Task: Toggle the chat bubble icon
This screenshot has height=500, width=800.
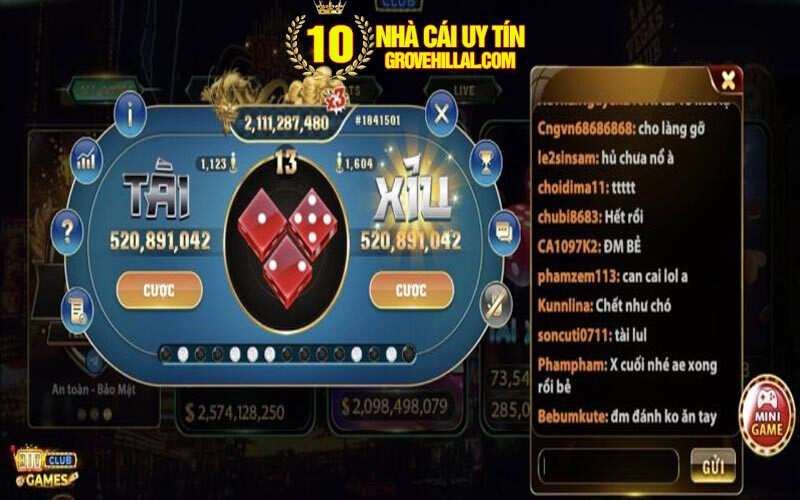Action: [x=503, y=232]
